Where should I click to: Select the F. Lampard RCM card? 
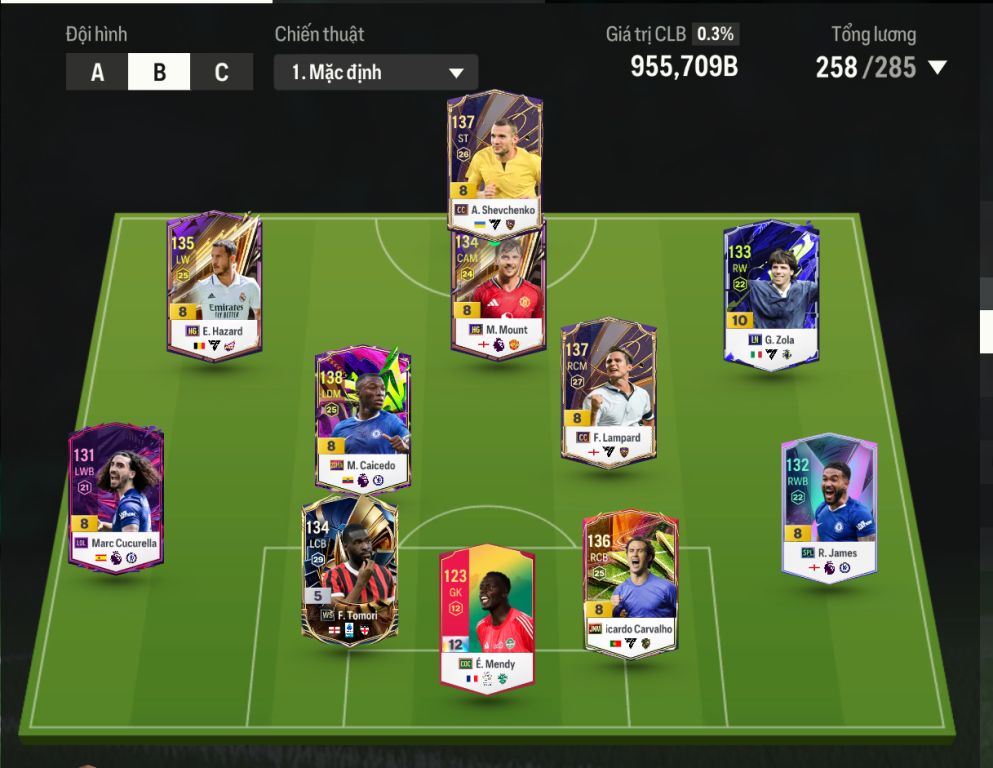click(608, 392)
